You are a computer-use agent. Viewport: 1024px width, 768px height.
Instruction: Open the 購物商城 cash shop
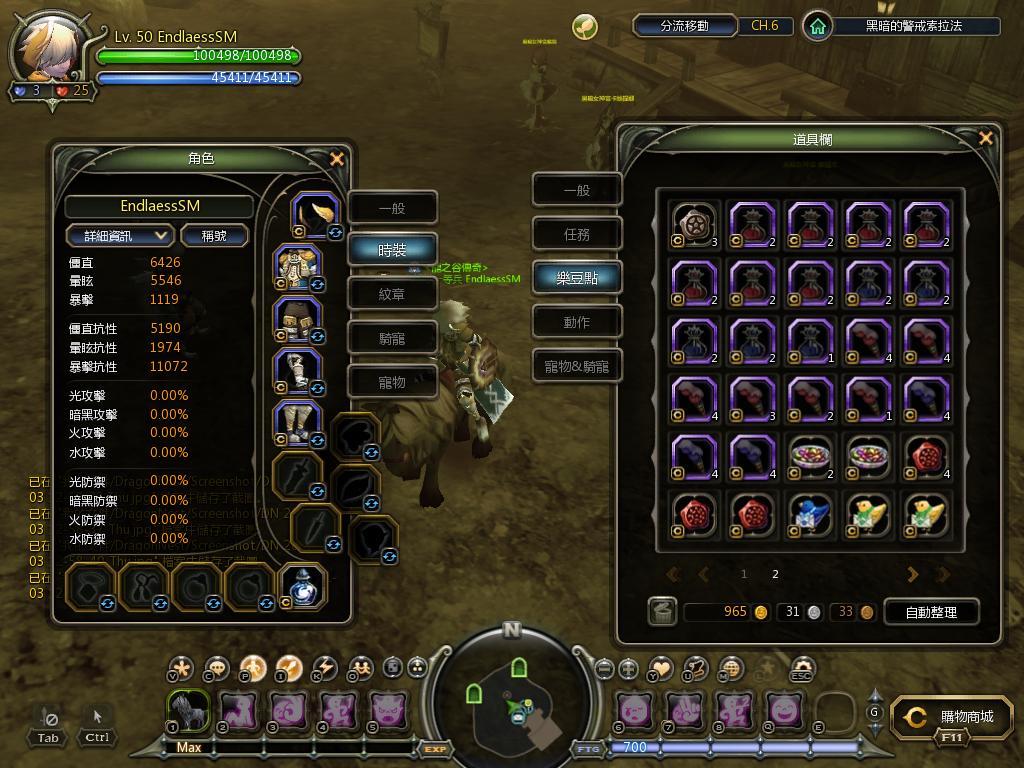click(953, 717)
